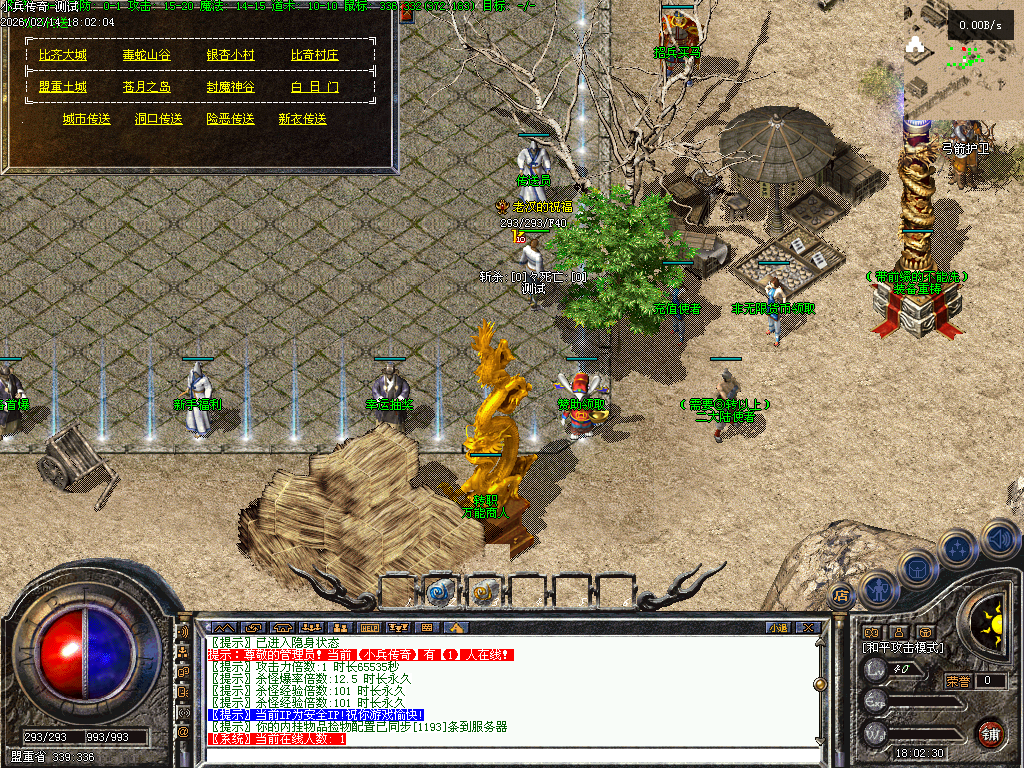The image size is (1024, 768).
Task: Toggle sound with the speaker button
Action: click(x=998, y=539)
